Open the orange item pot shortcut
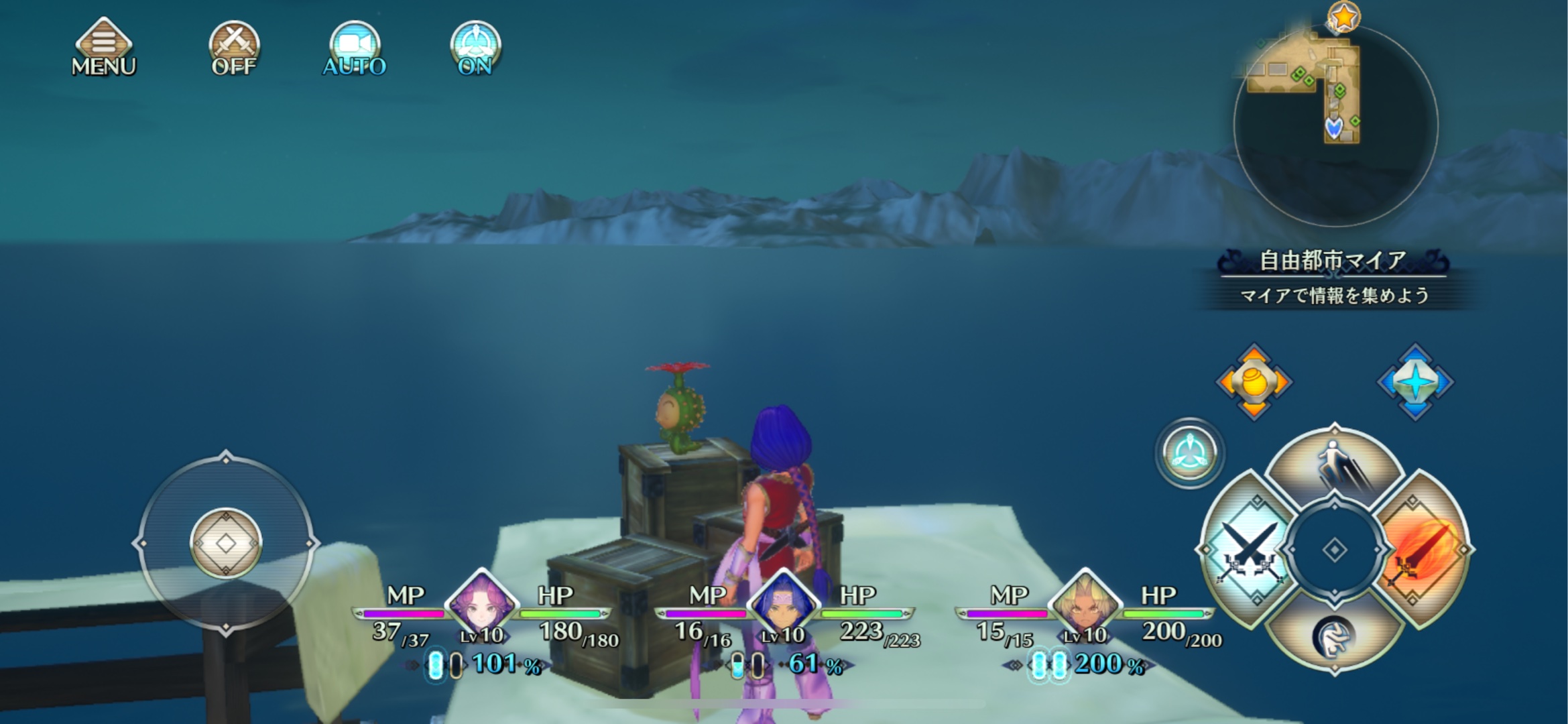Screen dimensions: 1568x724 pos(1254,382)
